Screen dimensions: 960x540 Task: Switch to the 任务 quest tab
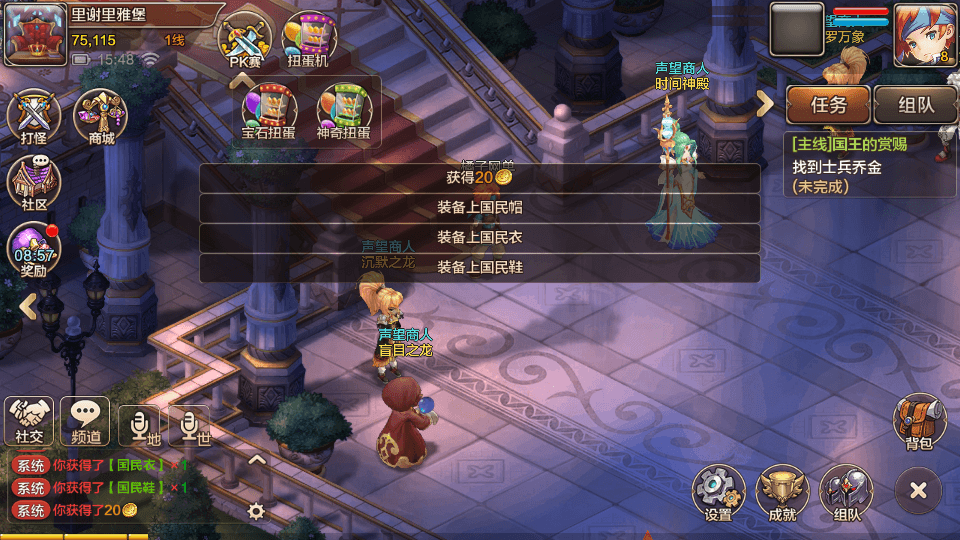[828, 104]
